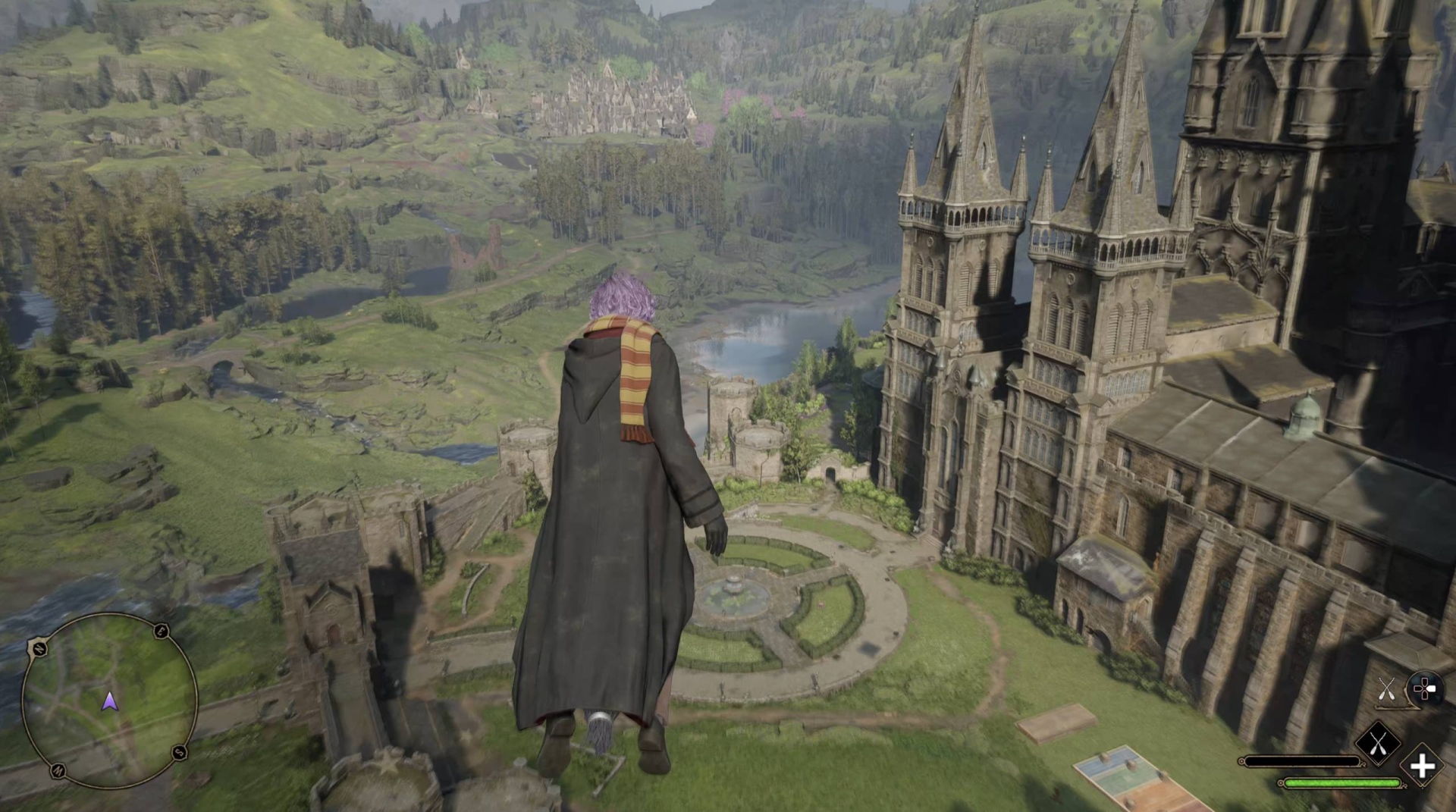This screenshot has height=812, width=1456.
Task: Click the North marker on the compass
Action: point(39,648)
